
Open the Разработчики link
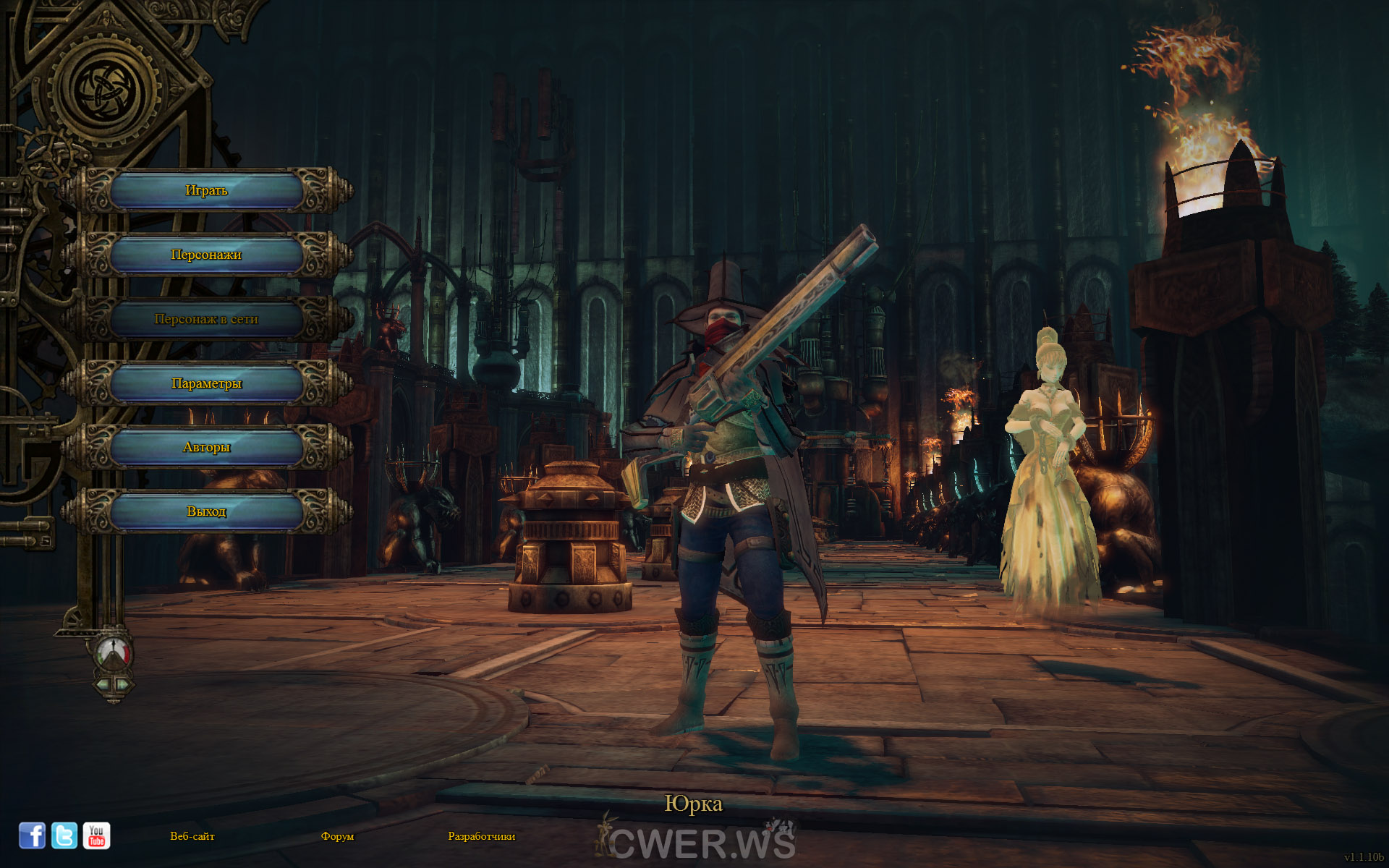(481, 836)
